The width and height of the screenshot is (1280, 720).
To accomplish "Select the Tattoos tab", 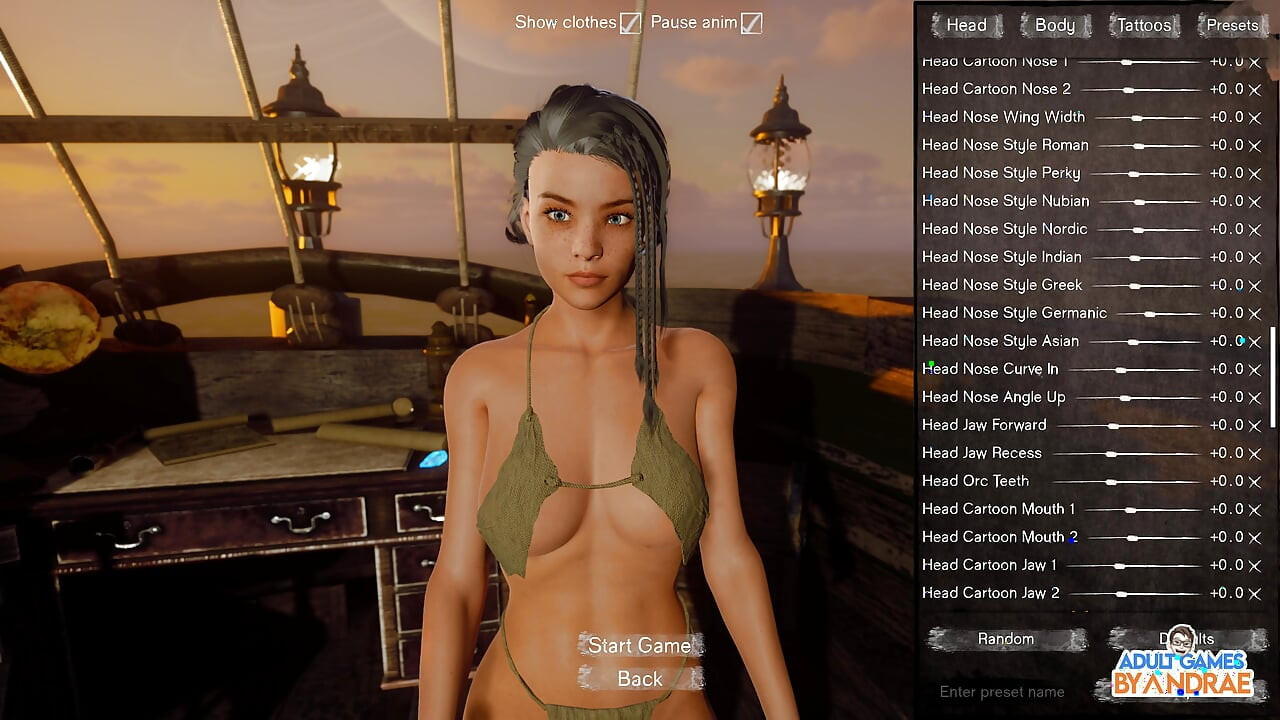I will pyautogui.click(x=1143, y=25).
